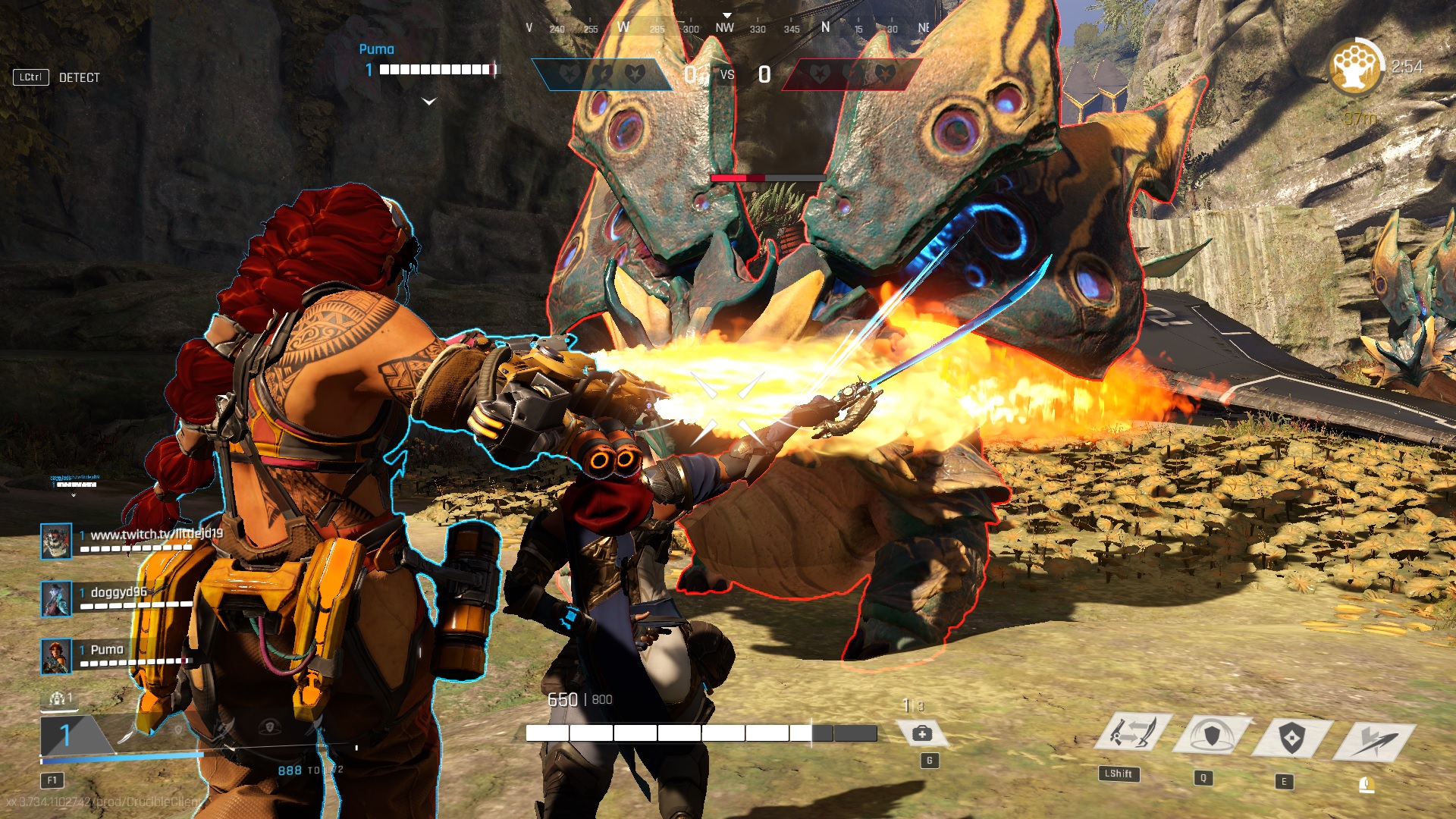Activate the dash strike ability
Image resolution: width=1456 pixels, height=819 pixels.
1374,740
